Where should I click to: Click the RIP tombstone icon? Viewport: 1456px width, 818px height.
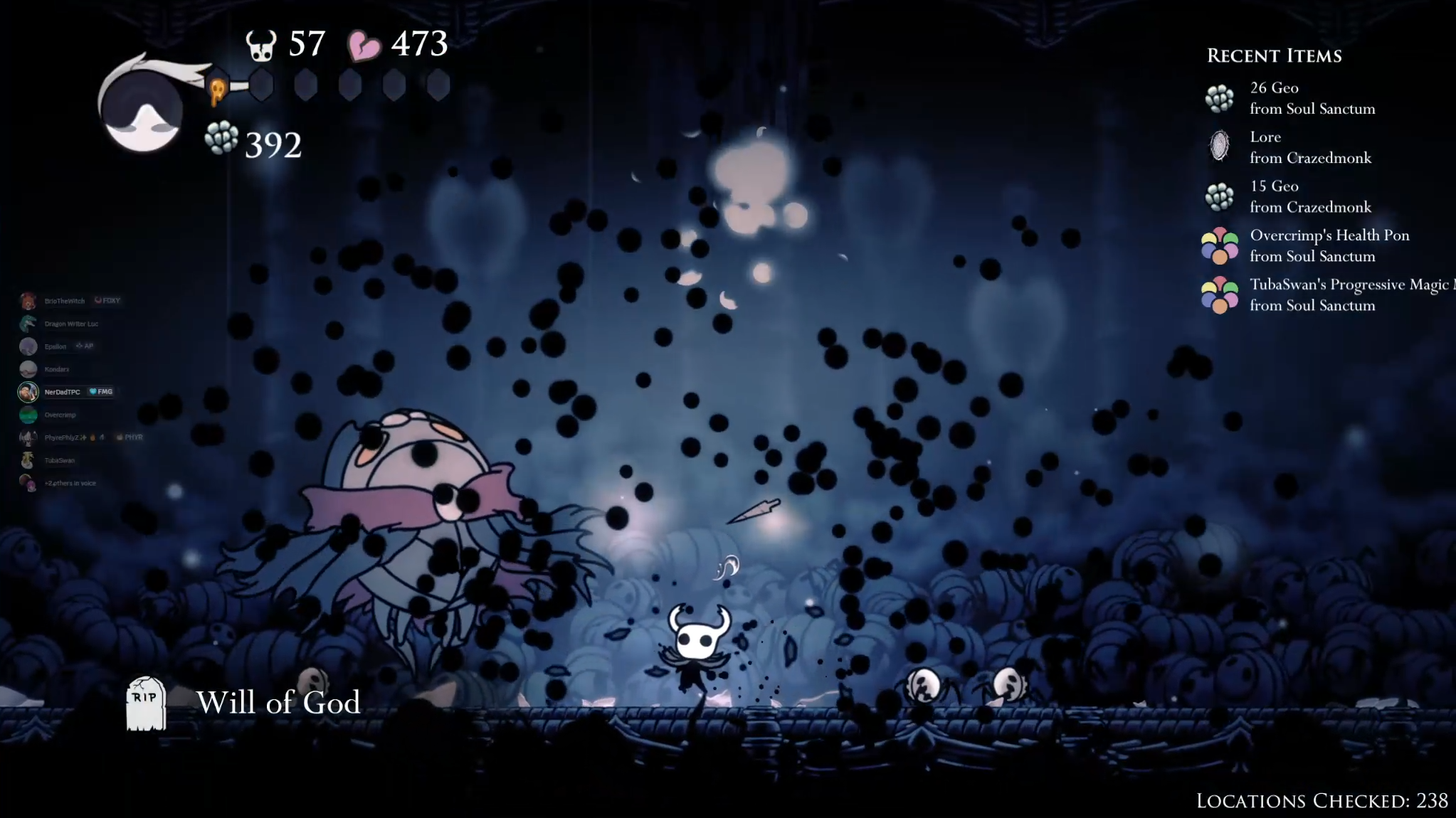coord(146,703)
